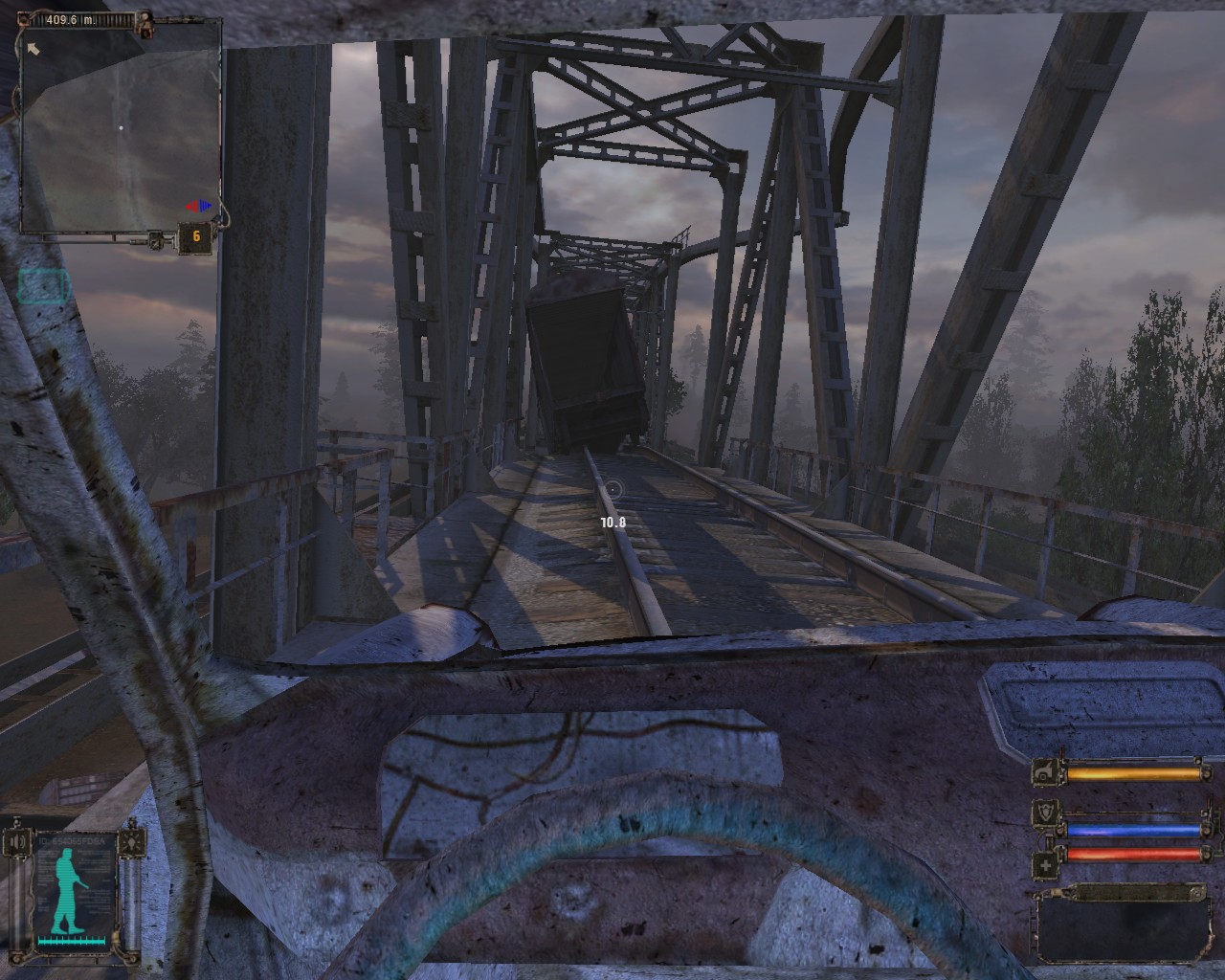Click the cyan battery-shaped icon below the minimap
The width and height of the screenshot is (1225, 980).
coord(44,285)
